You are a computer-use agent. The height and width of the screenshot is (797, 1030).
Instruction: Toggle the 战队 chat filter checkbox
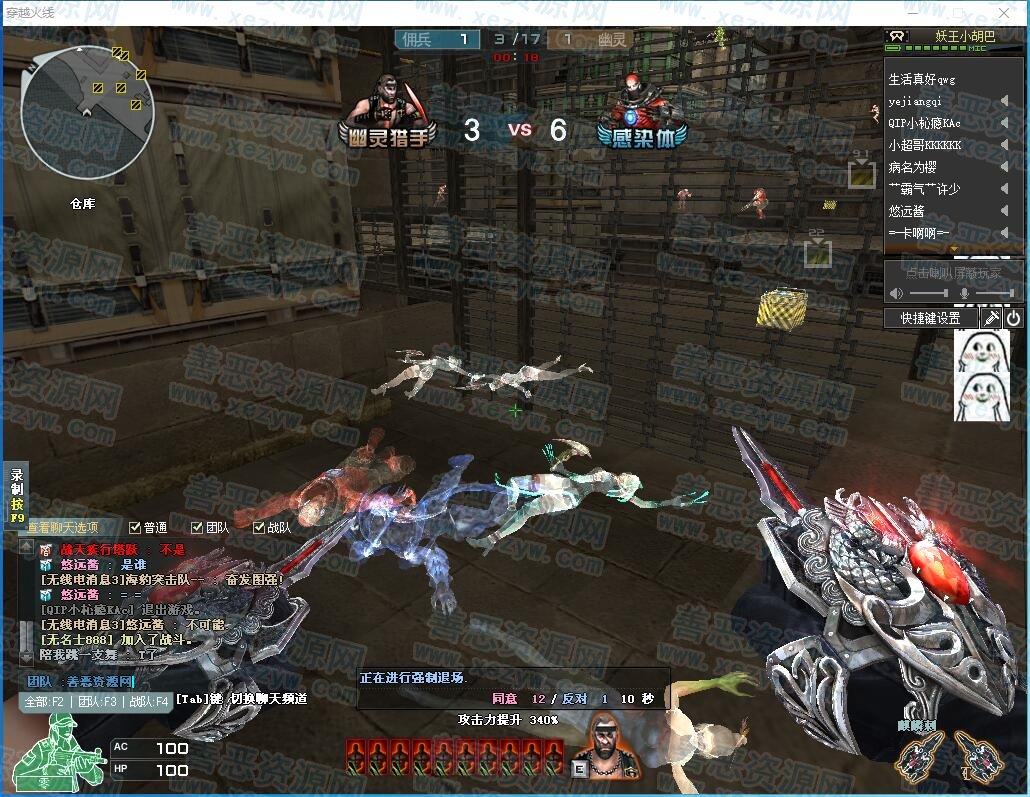click(259, 527)
